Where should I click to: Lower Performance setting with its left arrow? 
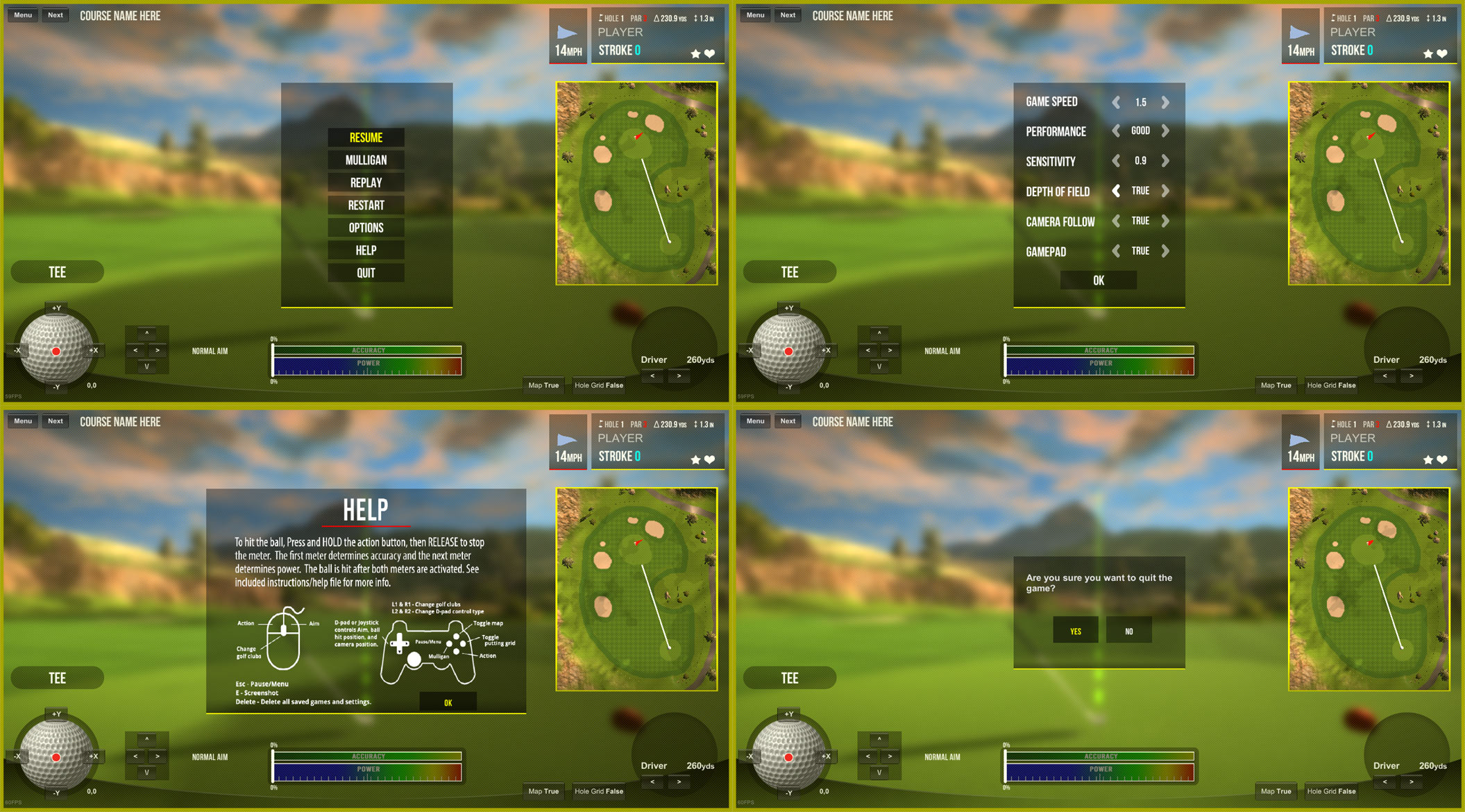(x=1116, y=131)
